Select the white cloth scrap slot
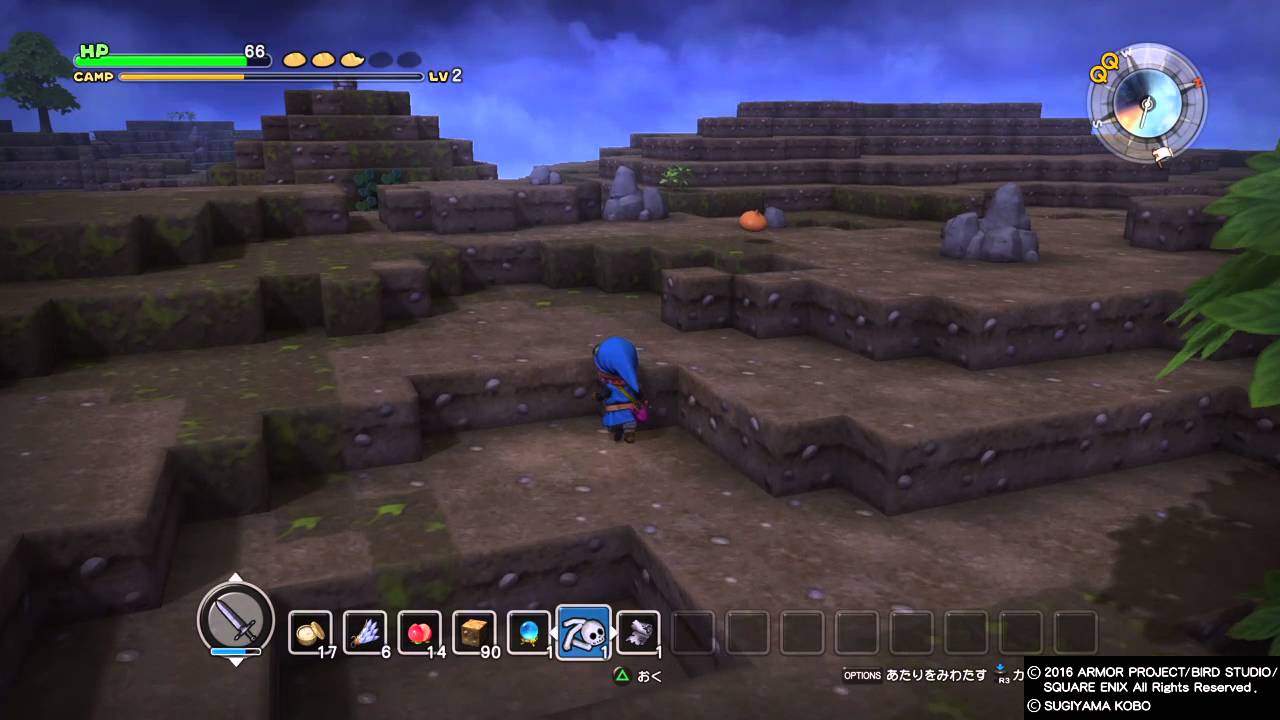 point(638,632)
